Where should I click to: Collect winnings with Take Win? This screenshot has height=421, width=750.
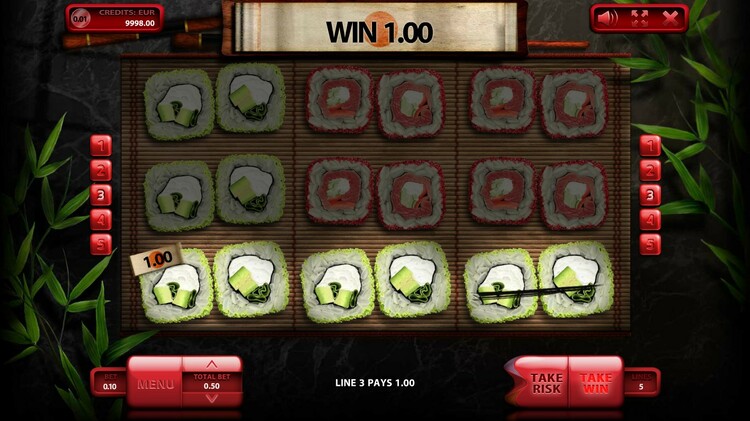click(x=596, y=383)
